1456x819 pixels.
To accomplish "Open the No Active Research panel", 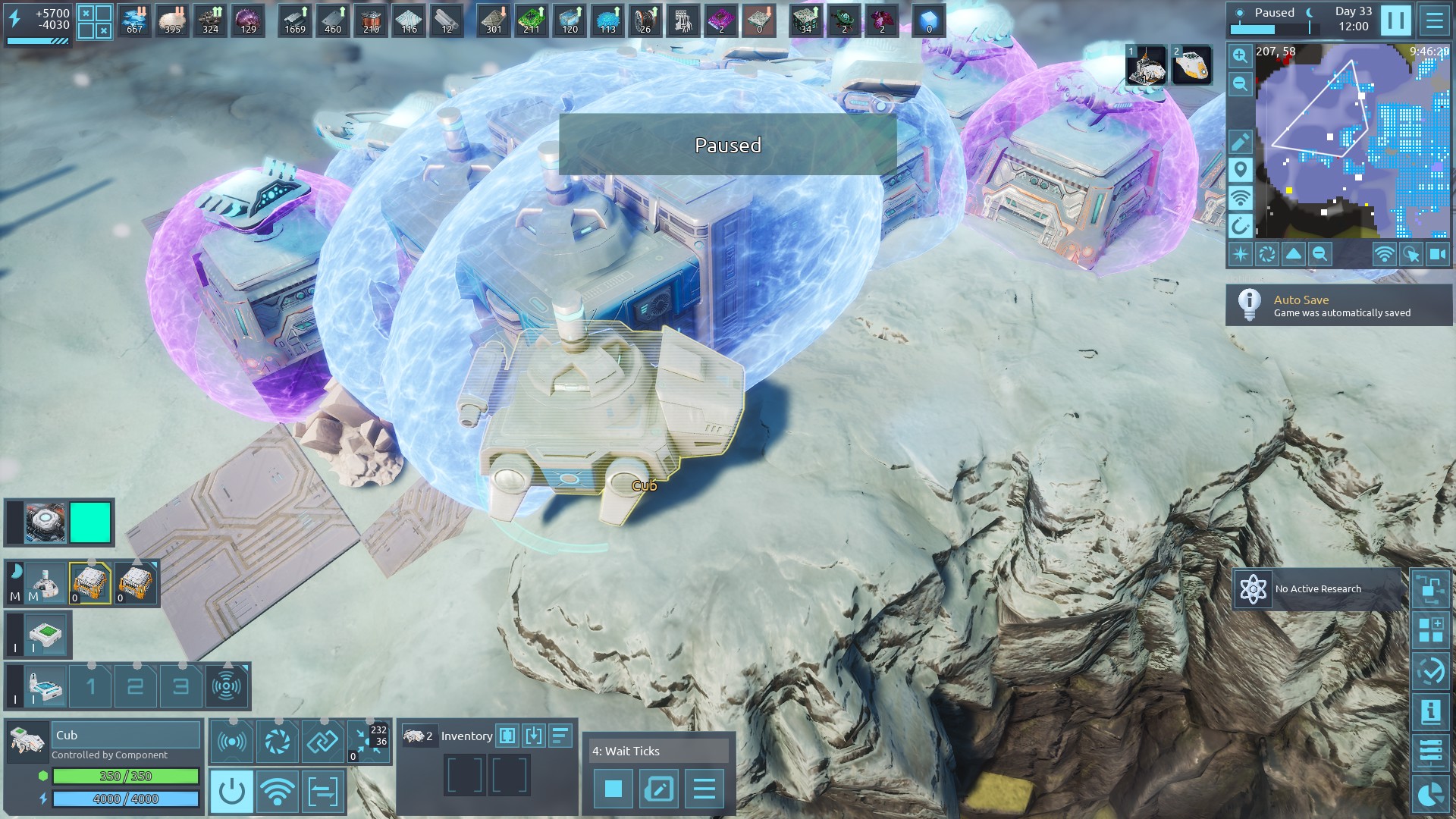I will coord(1317,589).
